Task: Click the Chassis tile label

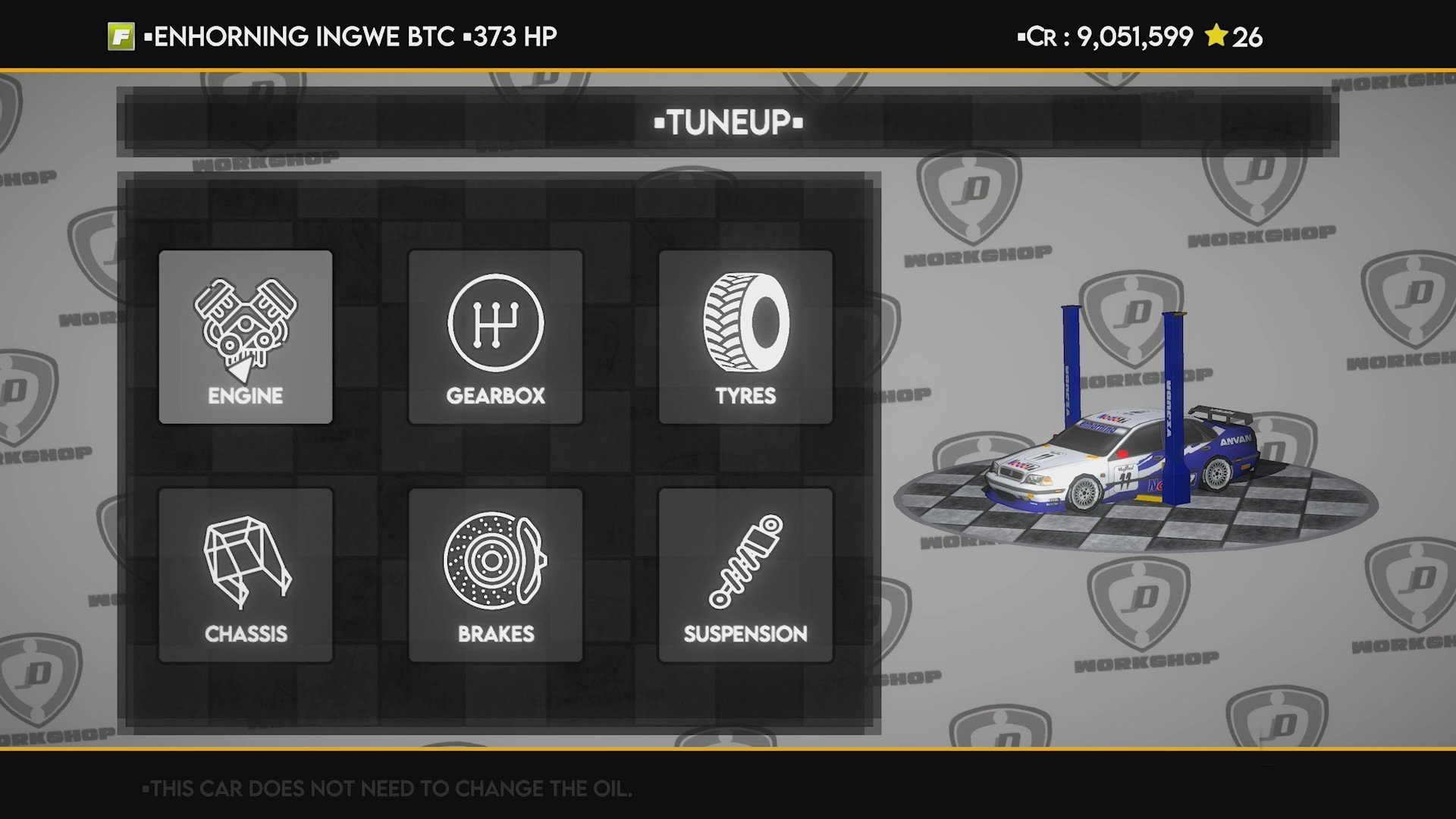Action: pyautogui.click(x=246, y=635)
